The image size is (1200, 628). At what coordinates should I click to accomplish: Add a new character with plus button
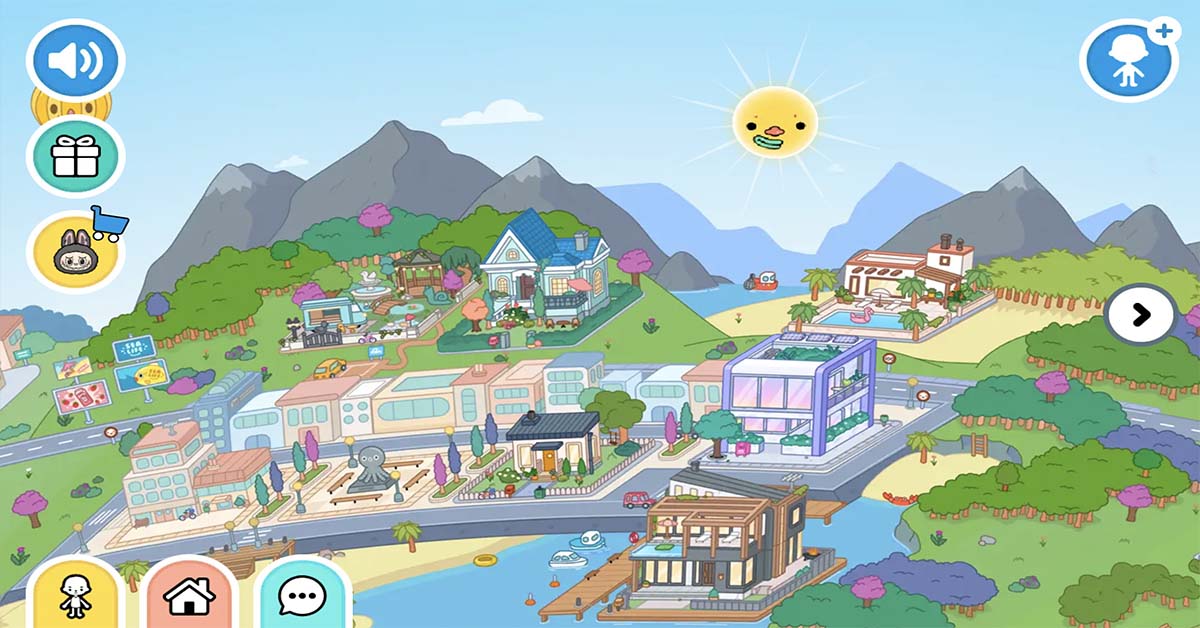pyautogui.click(x=1129, y=61)
